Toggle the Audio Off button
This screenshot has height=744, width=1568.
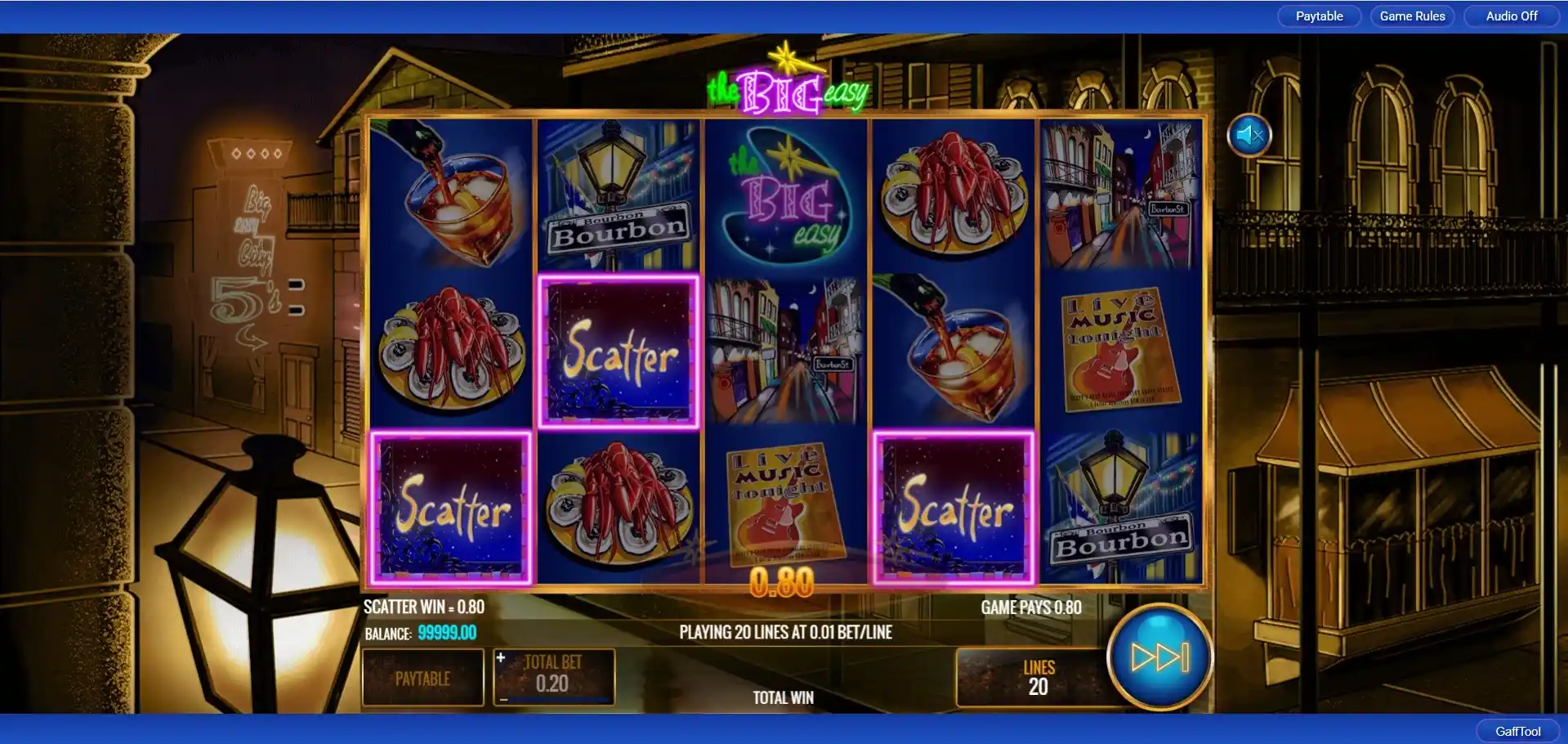1511,16
